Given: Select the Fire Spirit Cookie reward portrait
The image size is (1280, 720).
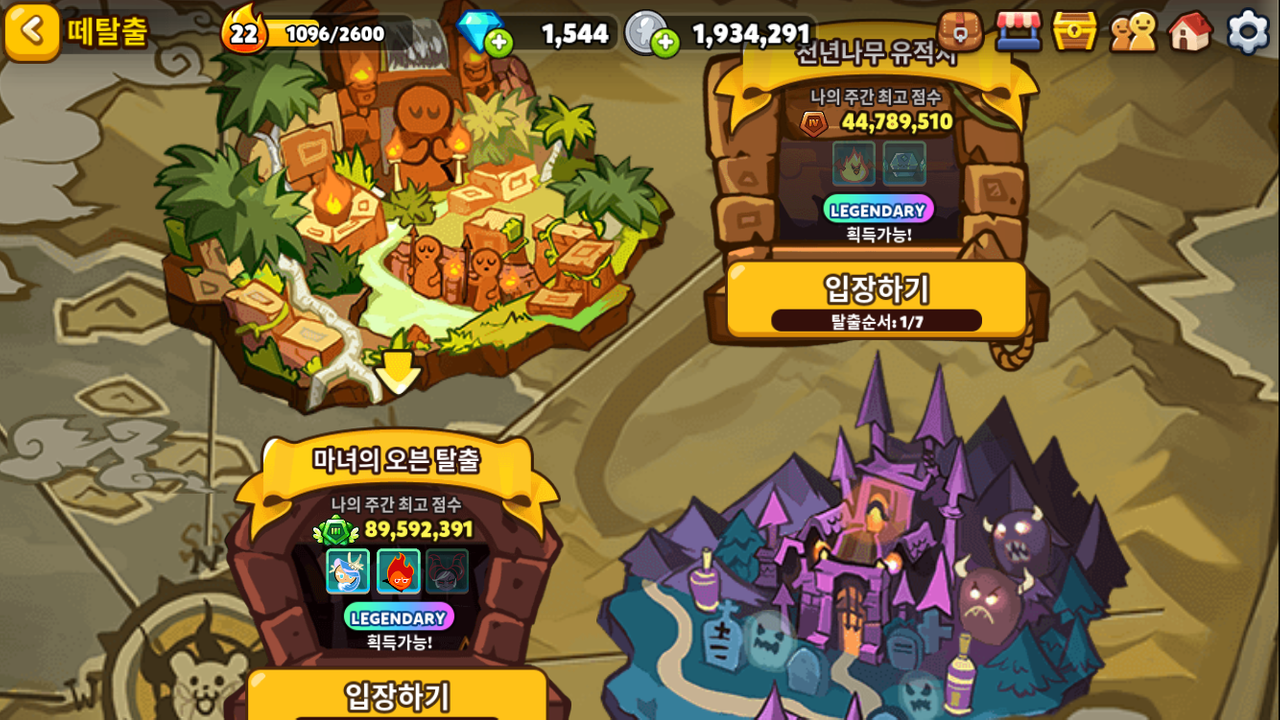Looking at the screenshot, I should click(x=398, y=571).
